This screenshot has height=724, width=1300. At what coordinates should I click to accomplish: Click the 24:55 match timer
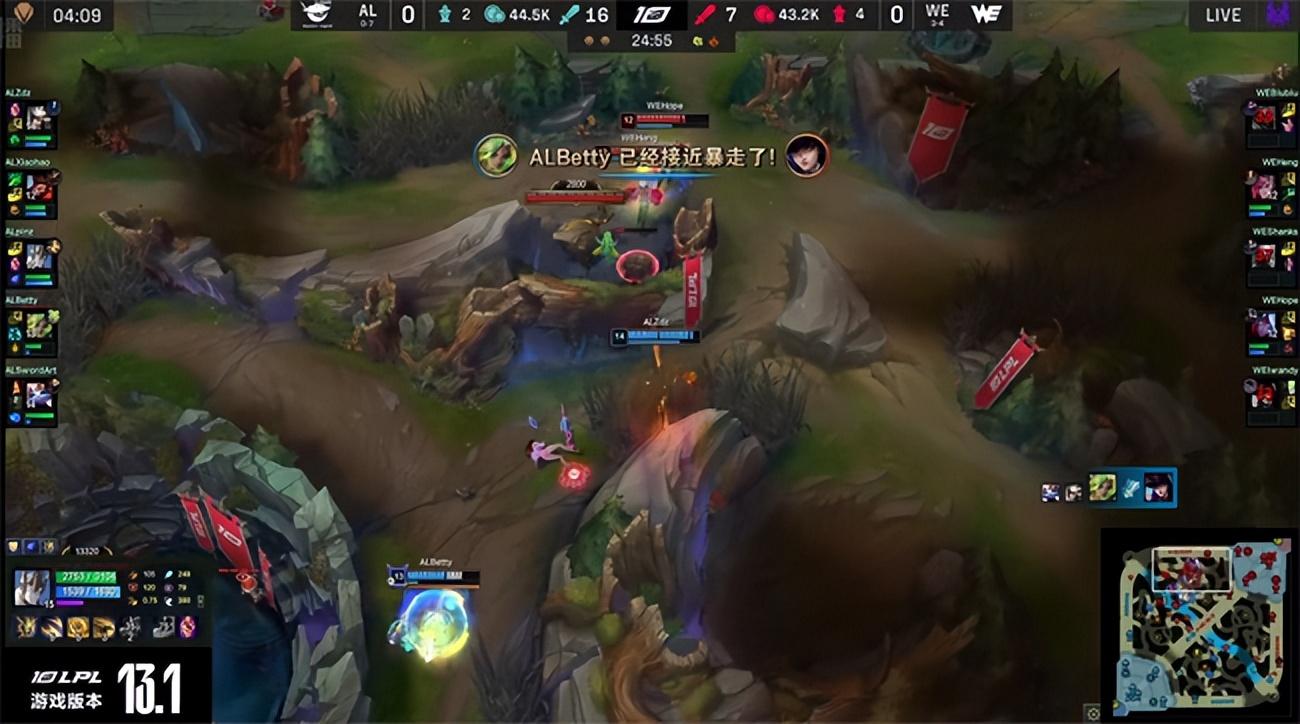coord(655,42)
